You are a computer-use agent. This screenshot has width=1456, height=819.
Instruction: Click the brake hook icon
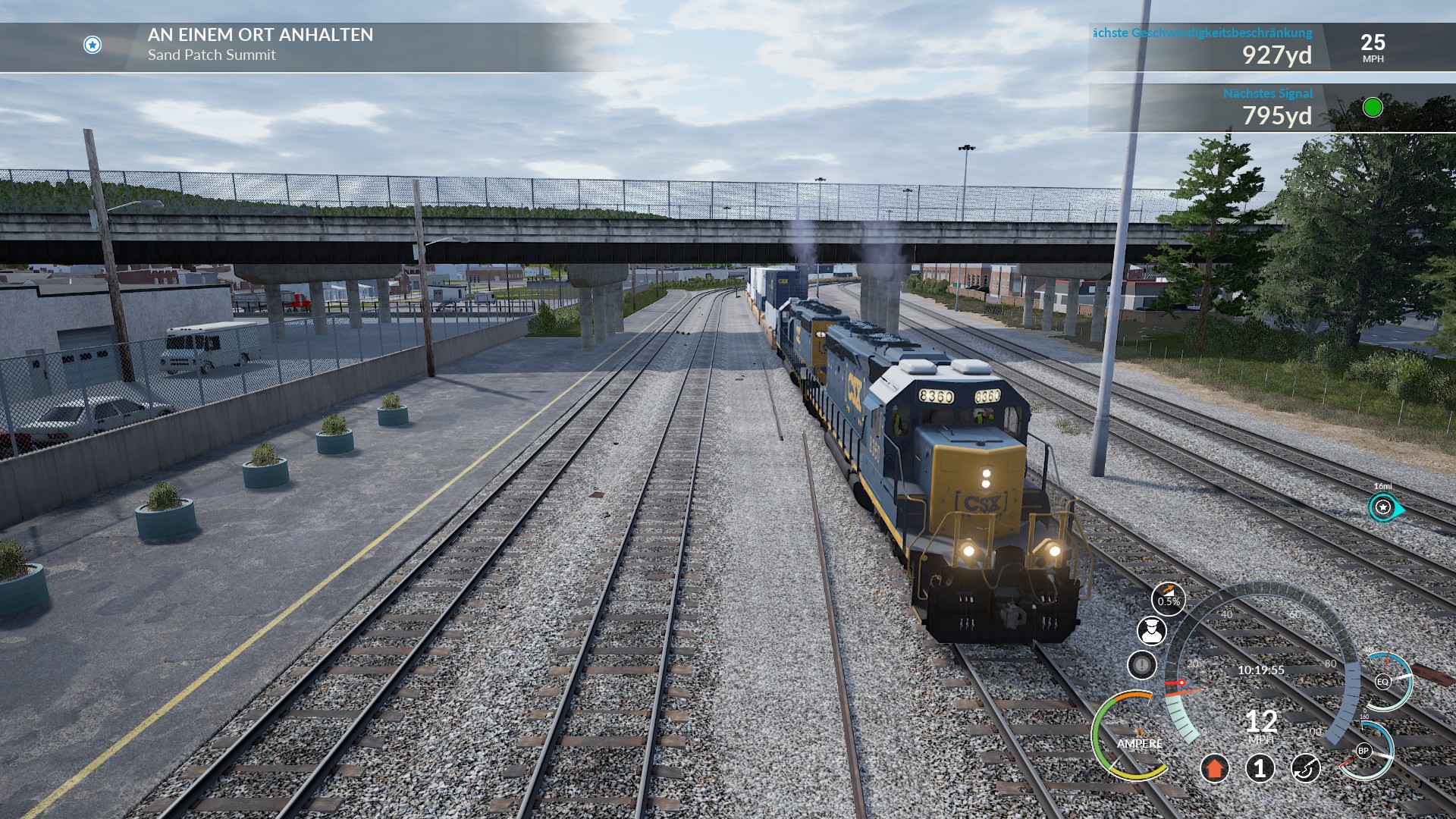1305,768
